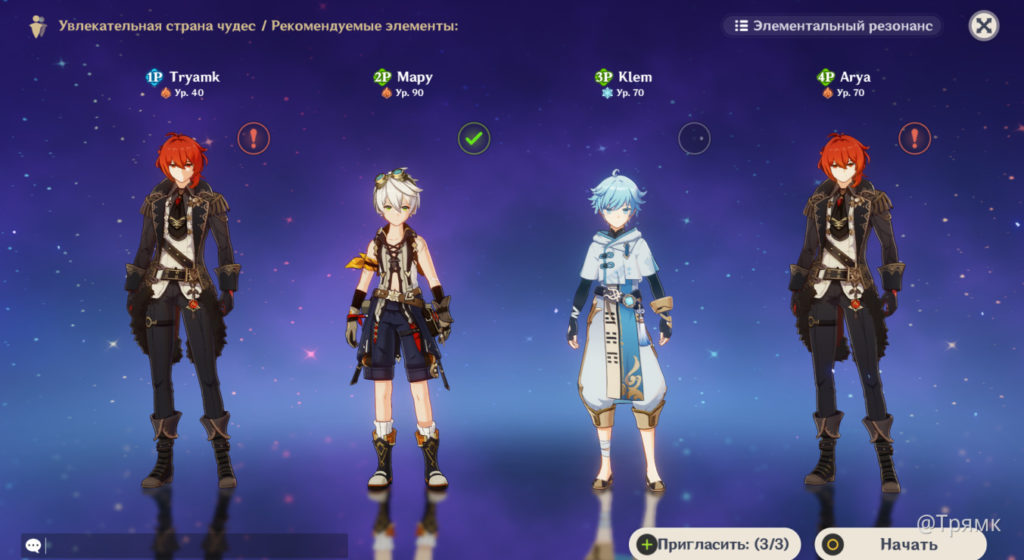
Task: Click the warning icon beside Tryamk
Action: [x=254, y=138]
